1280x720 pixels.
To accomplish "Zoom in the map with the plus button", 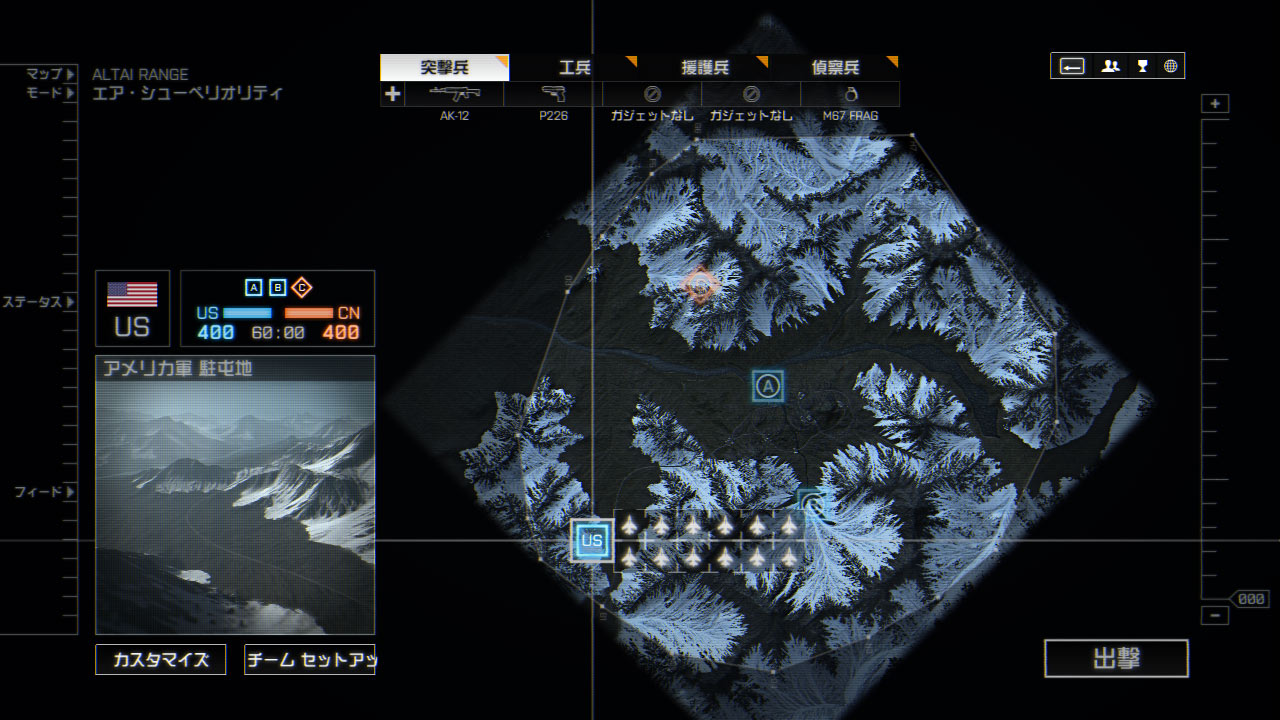I will pyautogui.click(x=1215, y=104).
